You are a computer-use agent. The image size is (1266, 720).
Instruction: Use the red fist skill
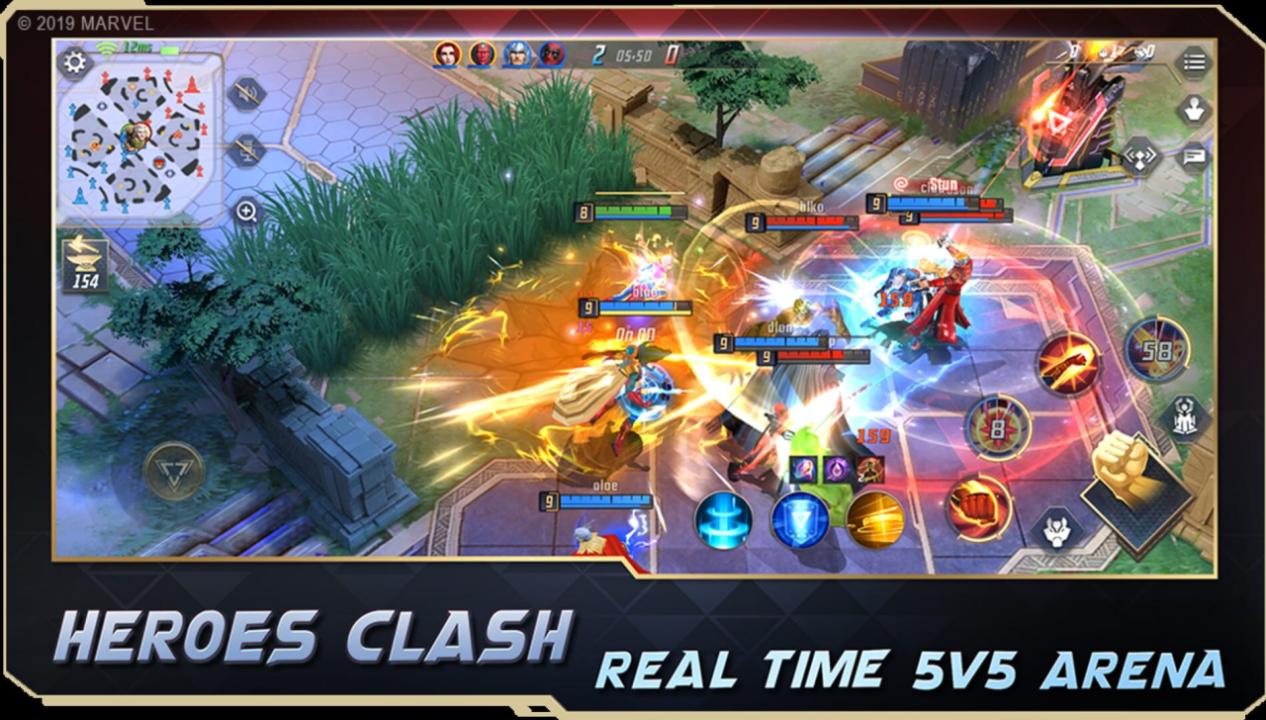pos(978,506)
